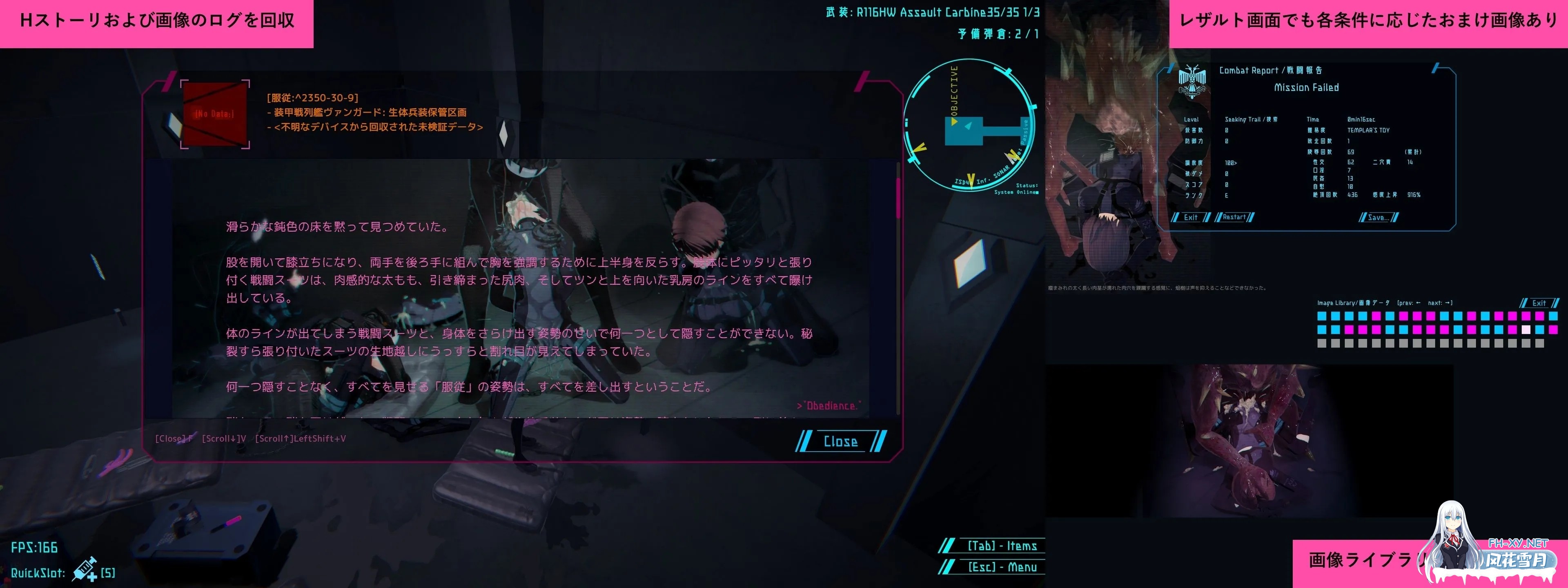The height and width of the screenshot is (588, 1568).
Task: Select a magenta thumbnail in the Image Library grid
Action: (x=1376, y=317)
